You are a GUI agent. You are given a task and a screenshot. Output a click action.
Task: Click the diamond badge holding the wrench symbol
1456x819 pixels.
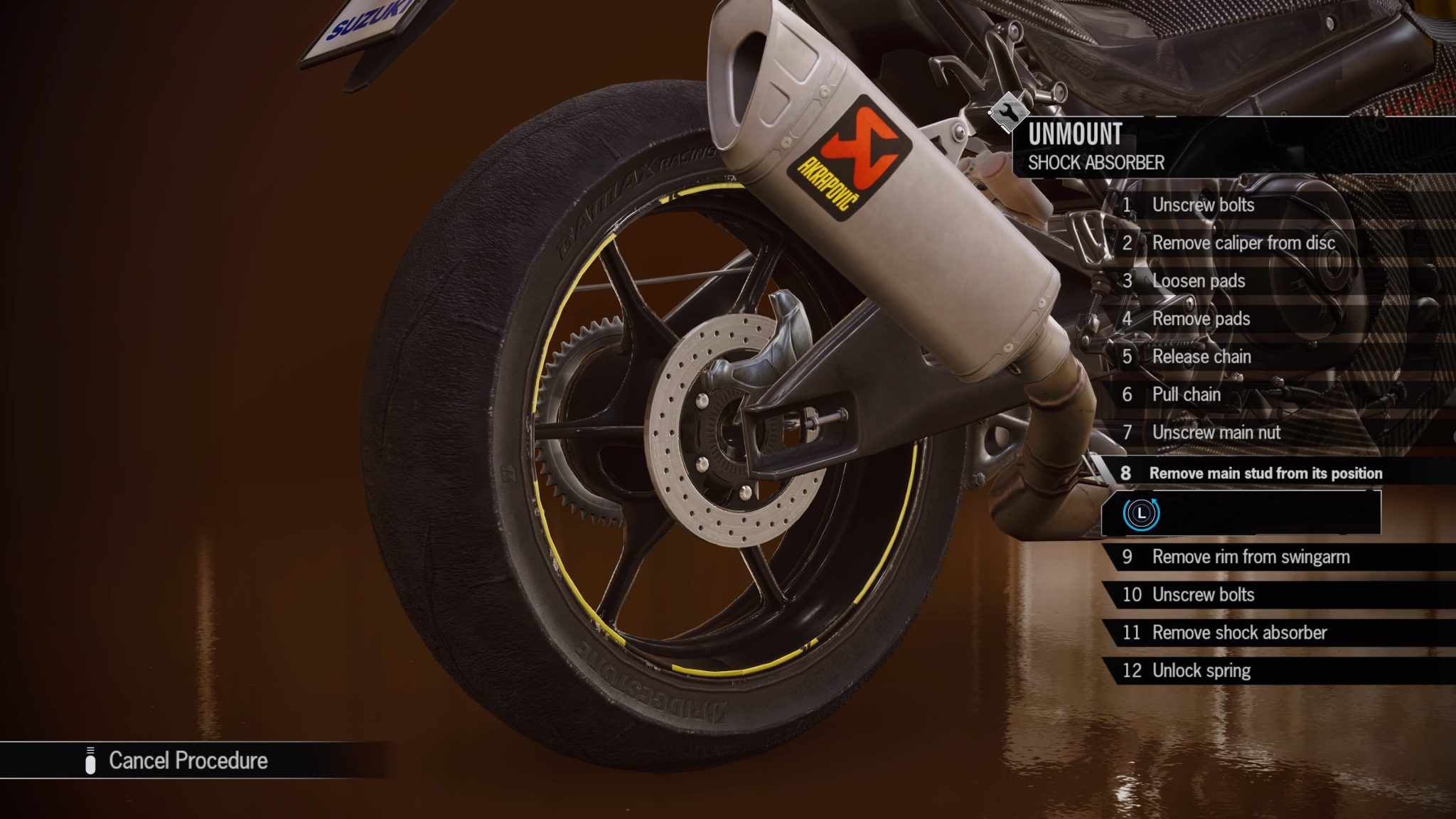tap(1008, 112)
